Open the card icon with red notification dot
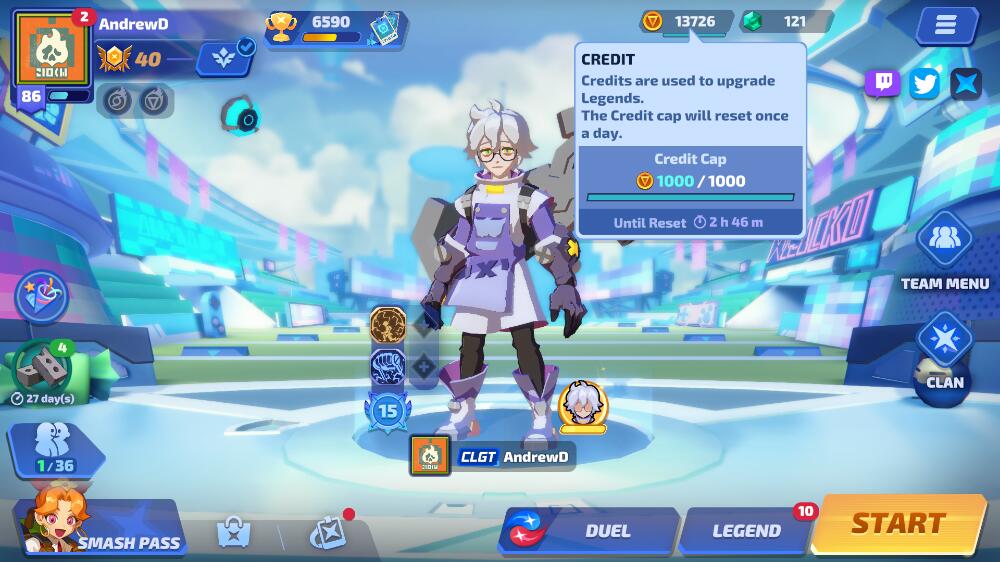 click(x=327, y=533)
